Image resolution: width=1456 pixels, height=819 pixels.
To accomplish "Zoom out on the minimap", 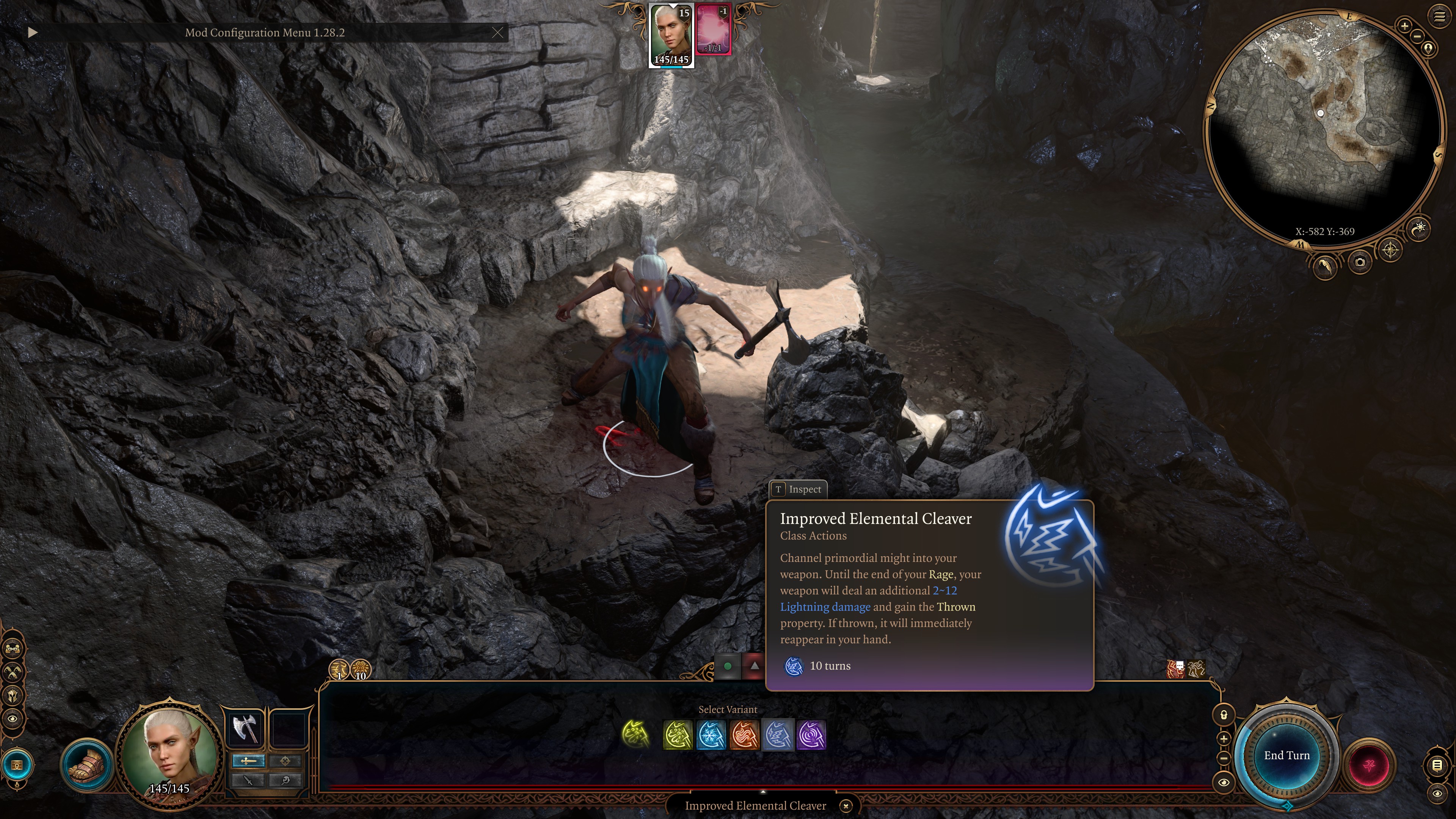I will [1417, 36].
